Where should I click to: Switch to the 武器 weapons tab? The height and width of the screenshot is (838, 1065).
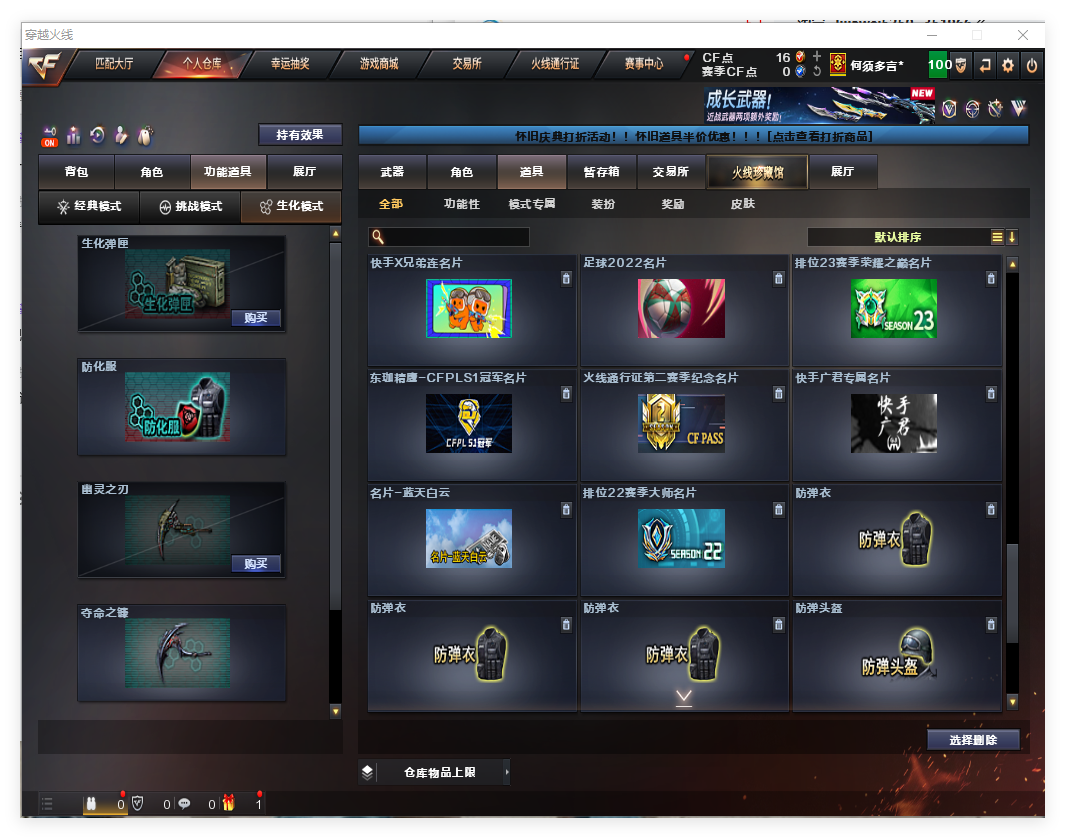coord(392,172)
